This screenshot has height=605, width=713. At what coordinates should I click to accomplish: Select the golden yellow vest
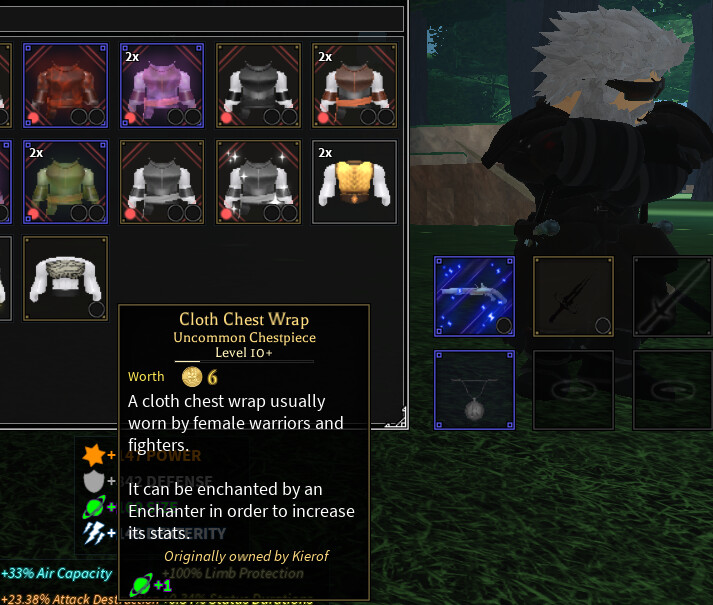pyautogui.click(x=354, y=181)
